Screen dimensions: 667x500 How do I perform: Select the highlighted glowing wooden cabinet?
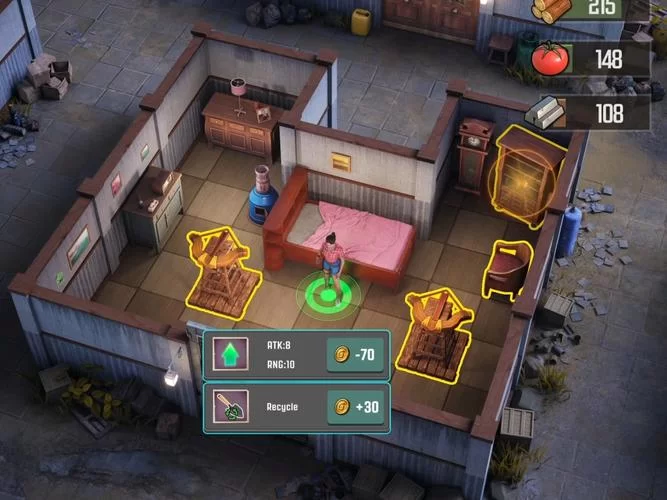526,175
